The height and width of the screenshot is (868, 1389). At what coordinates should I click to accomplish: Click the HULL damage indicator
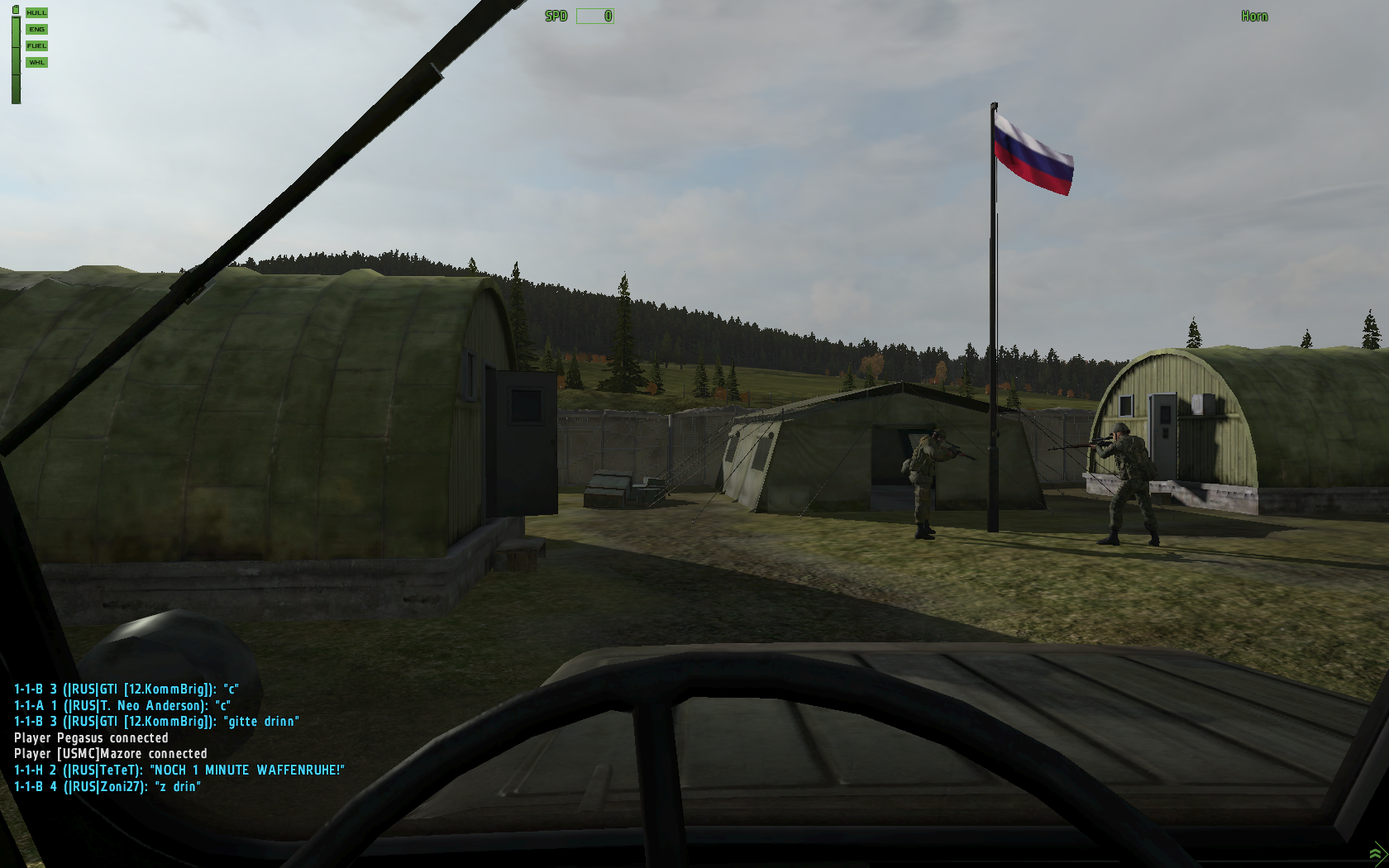[36, 13]
